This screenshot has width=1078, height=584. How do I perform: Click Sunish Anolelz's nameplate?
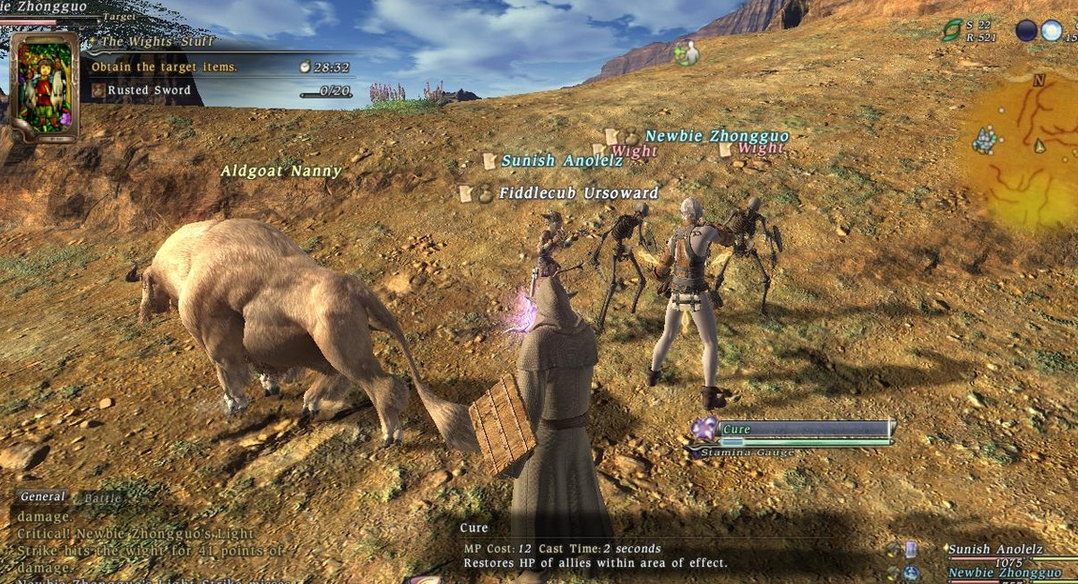pyautogui.click(x=562, y=161)
